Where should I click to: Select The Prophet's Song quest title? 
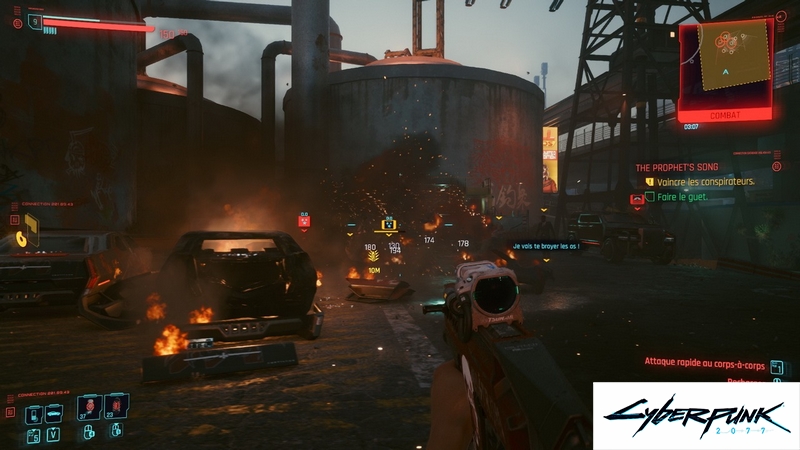pos(683,166)
